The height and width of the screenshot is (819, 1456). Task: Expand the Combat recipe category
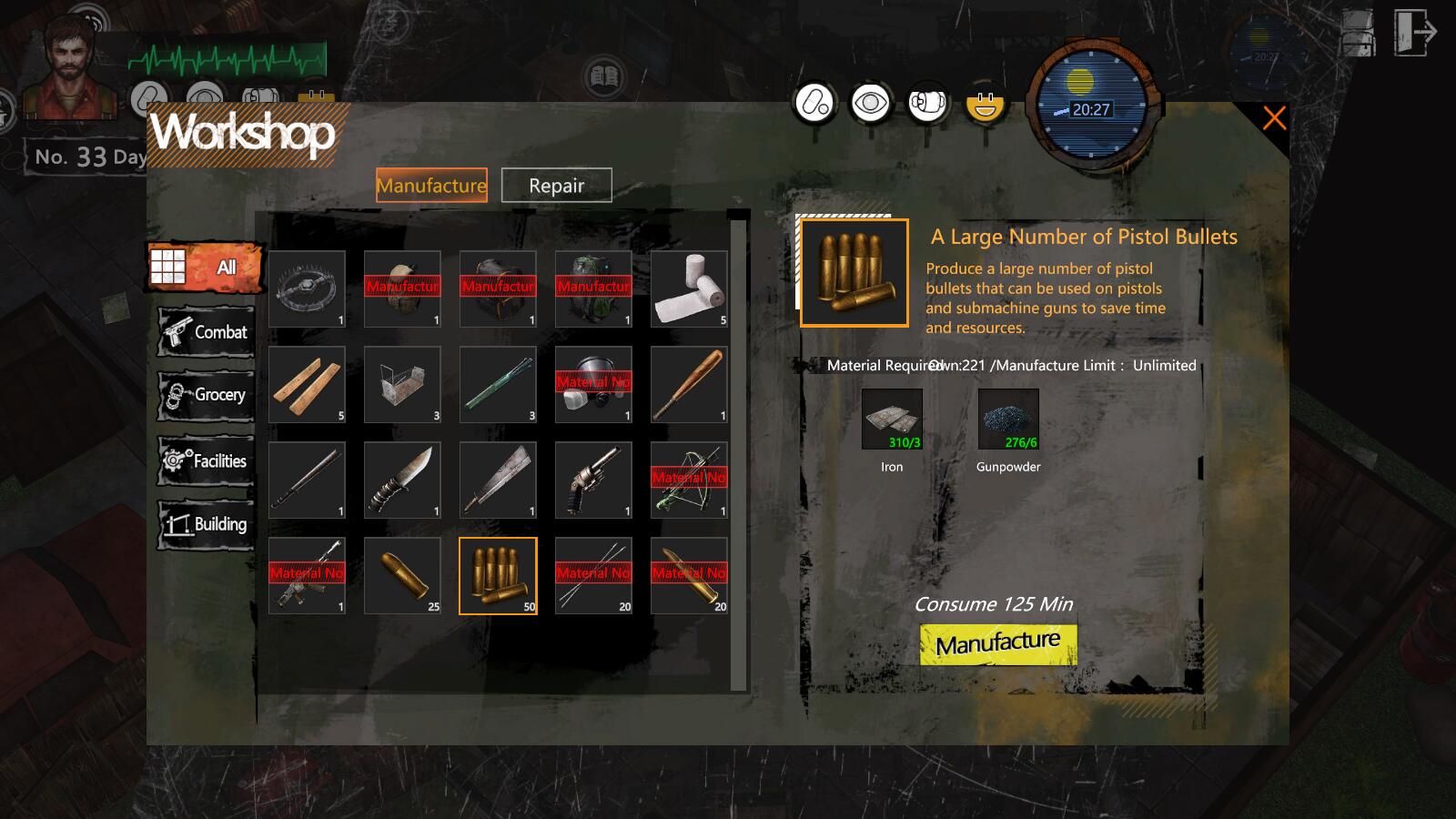[x=207, y=332]
